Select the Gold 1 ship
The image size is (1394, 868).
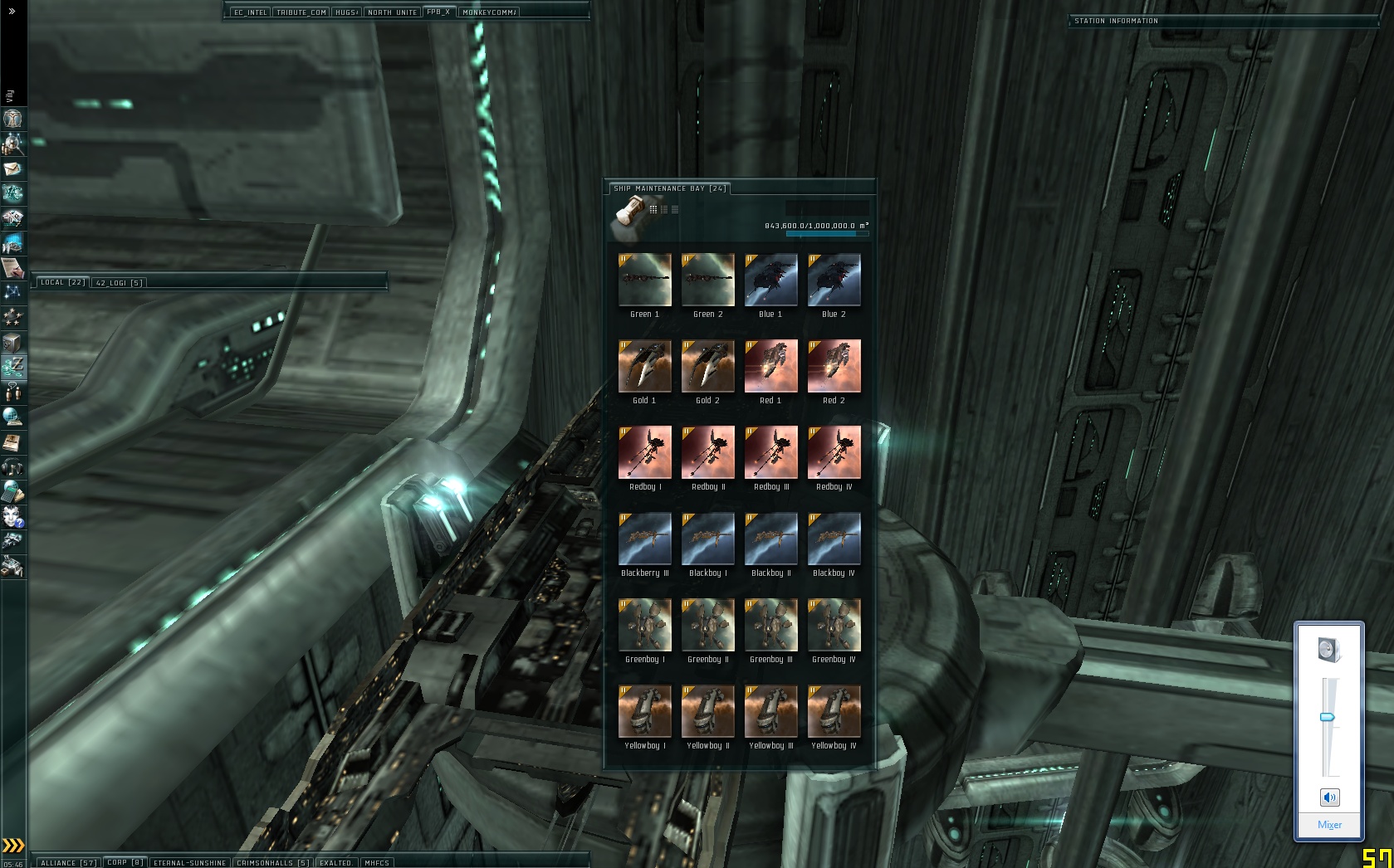pos(644,366)
